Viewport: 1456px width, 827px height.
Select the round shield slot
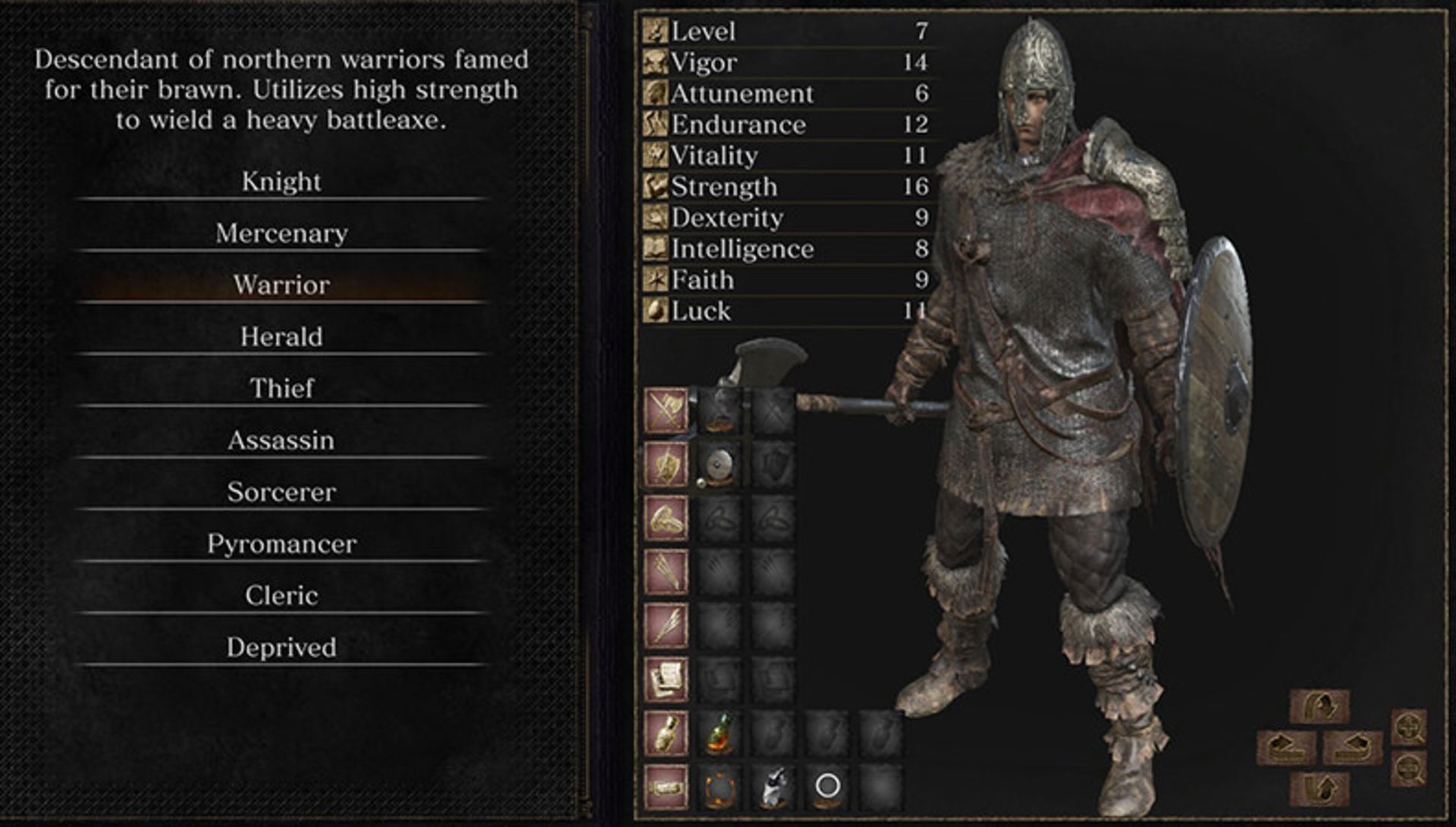pyautogui.click(x=718, y=464)
